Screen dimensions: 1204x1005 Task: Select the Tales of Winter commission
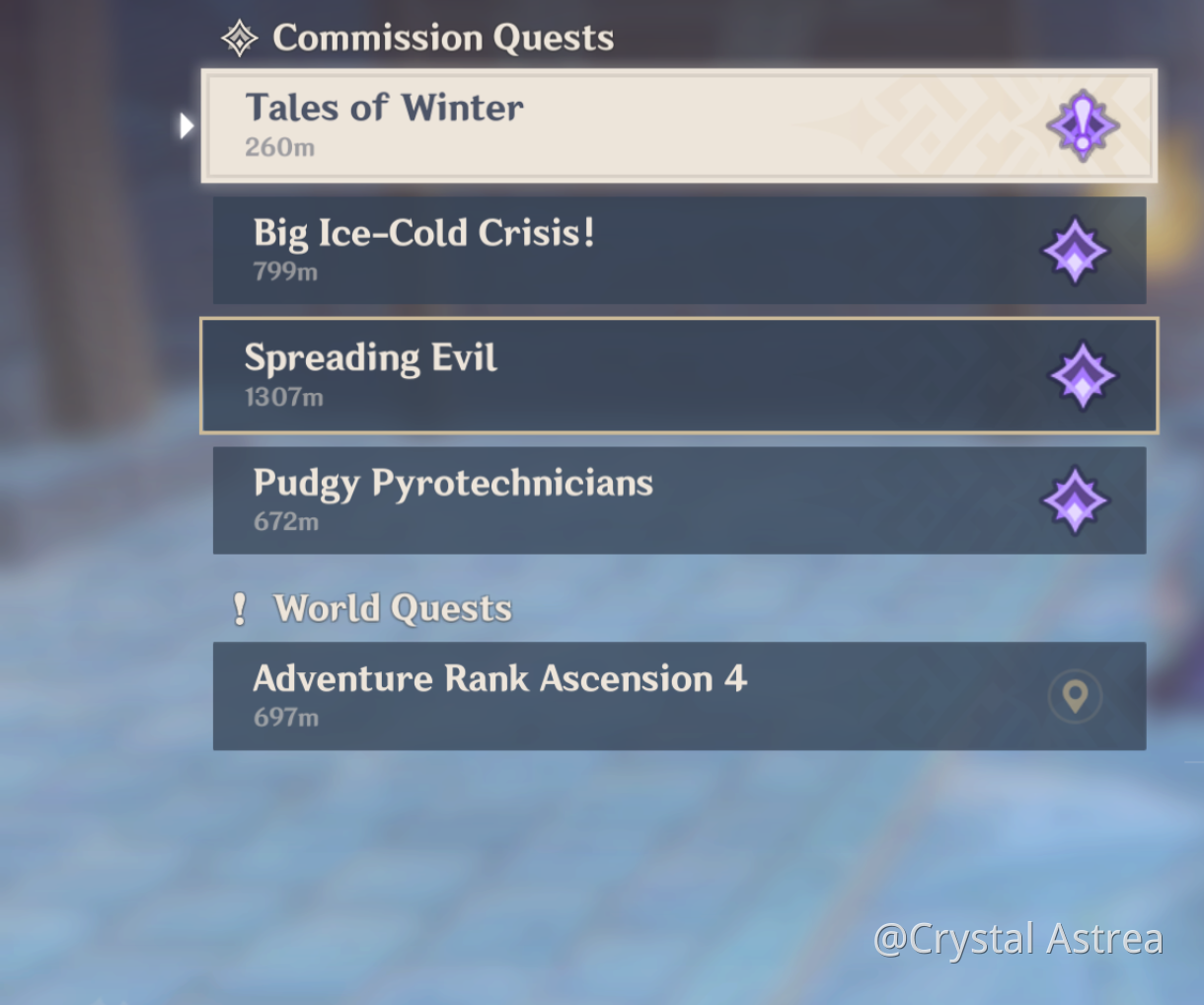tap(592, 125)
